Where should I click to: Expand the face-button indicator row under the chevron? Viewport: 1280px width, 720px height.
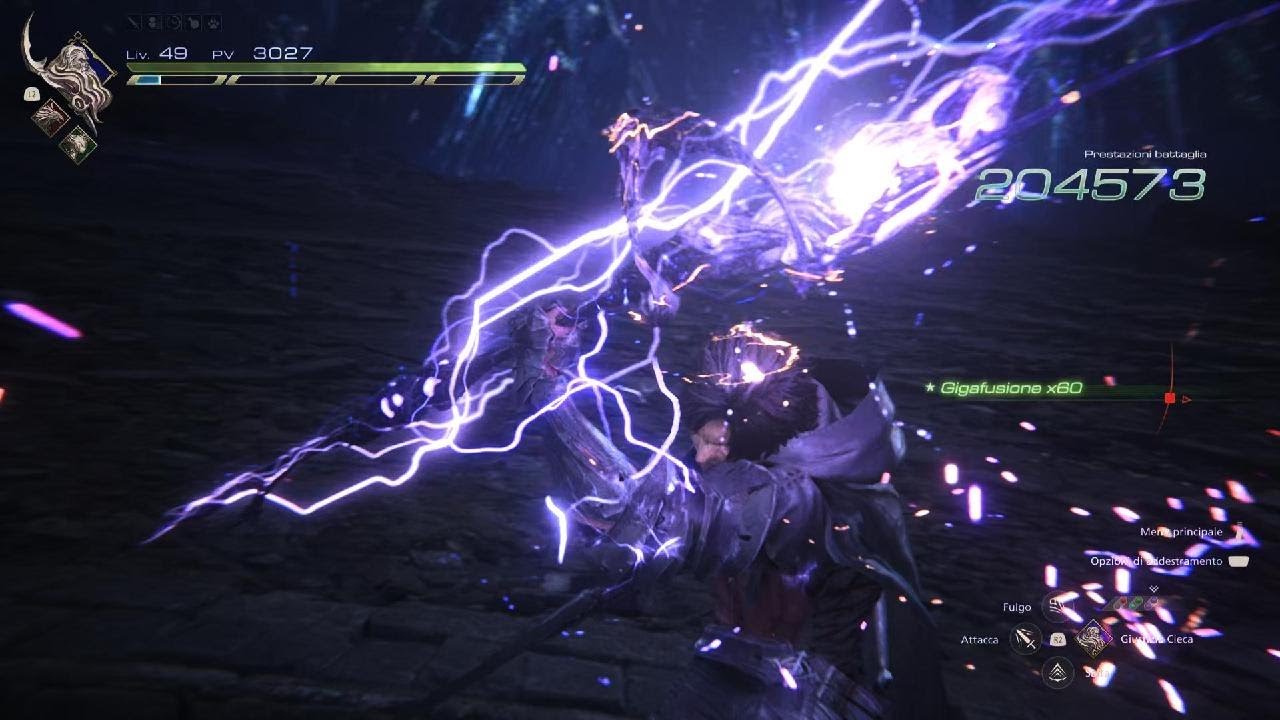(1132, 603)
